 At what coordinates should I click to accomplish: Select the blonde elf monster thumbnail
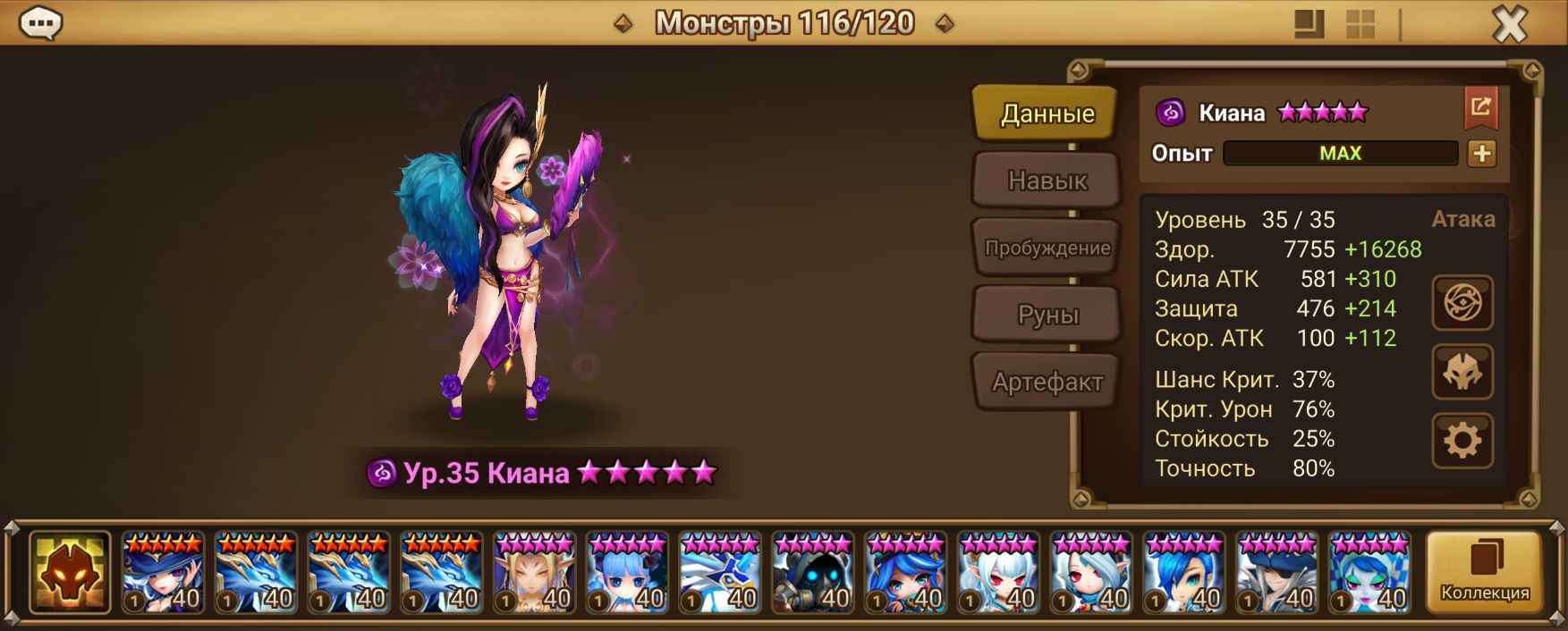pos(534,573)
